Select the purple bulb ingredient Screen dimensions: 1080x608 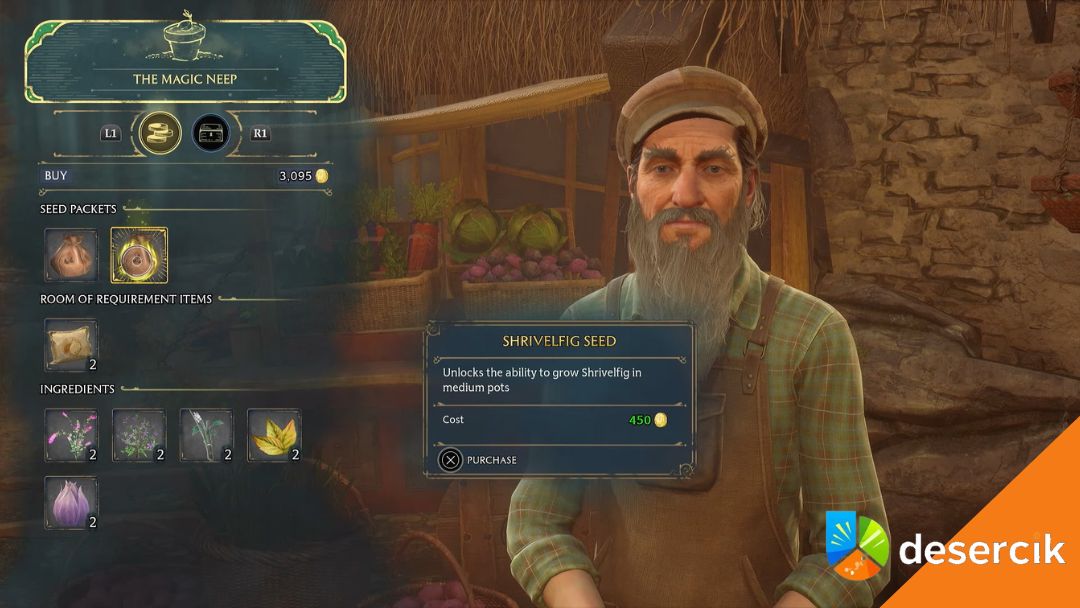pyautogui.click(x=71, y=503)
